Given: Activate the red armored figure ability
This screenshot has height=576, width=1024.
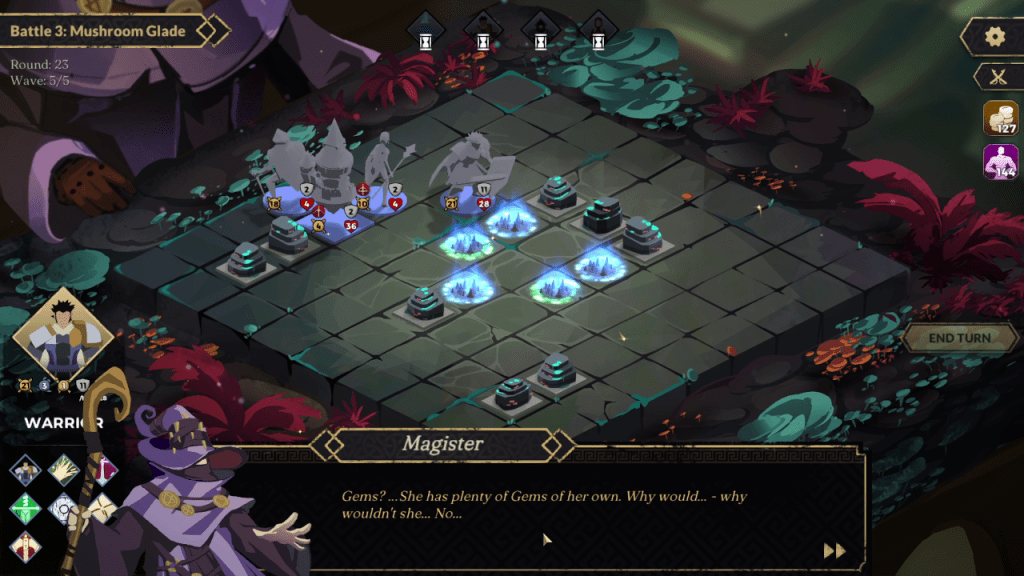Looking at the screenshot, I should click(24, 546).
